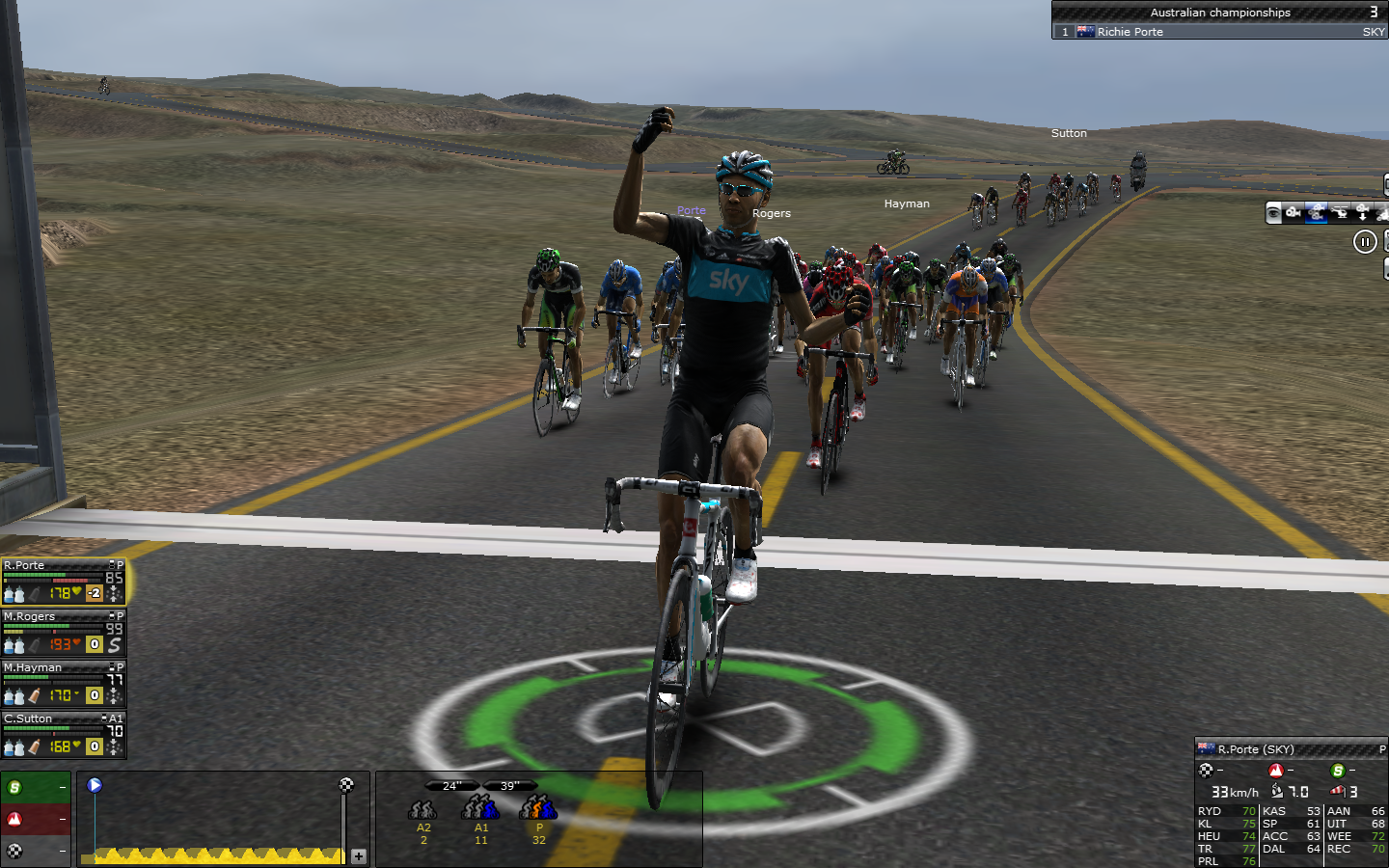
Task: Open the green sprint classification row
Action: [36, 788]
